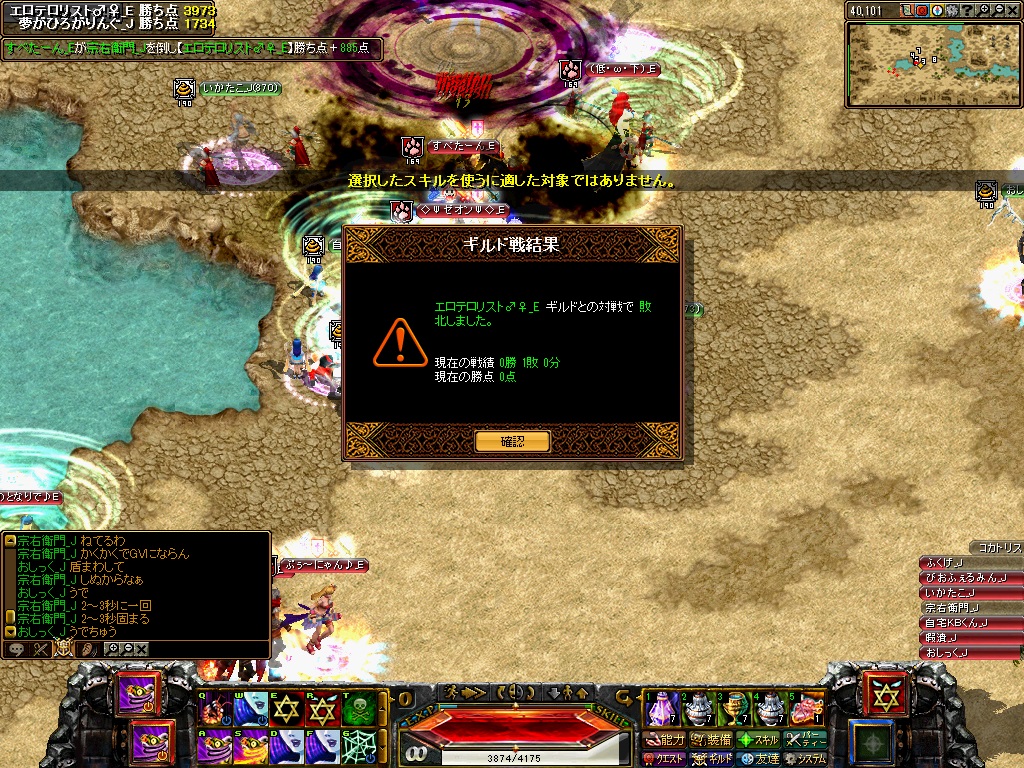
Task: Open the パーティー party menu
Action: pos(806,740)
